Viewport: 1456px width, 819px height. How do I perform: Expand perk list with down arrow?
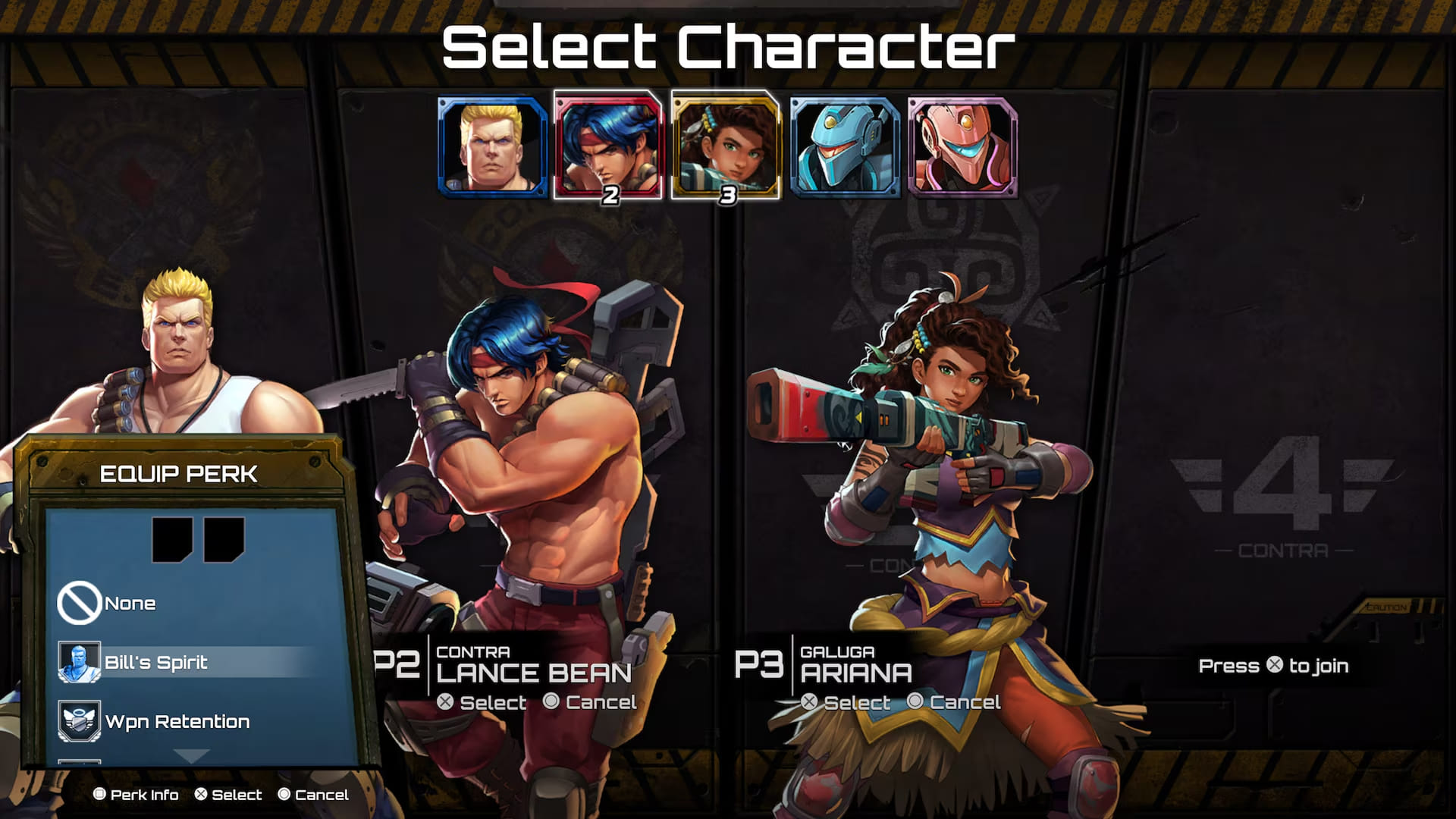coord(191,755)
